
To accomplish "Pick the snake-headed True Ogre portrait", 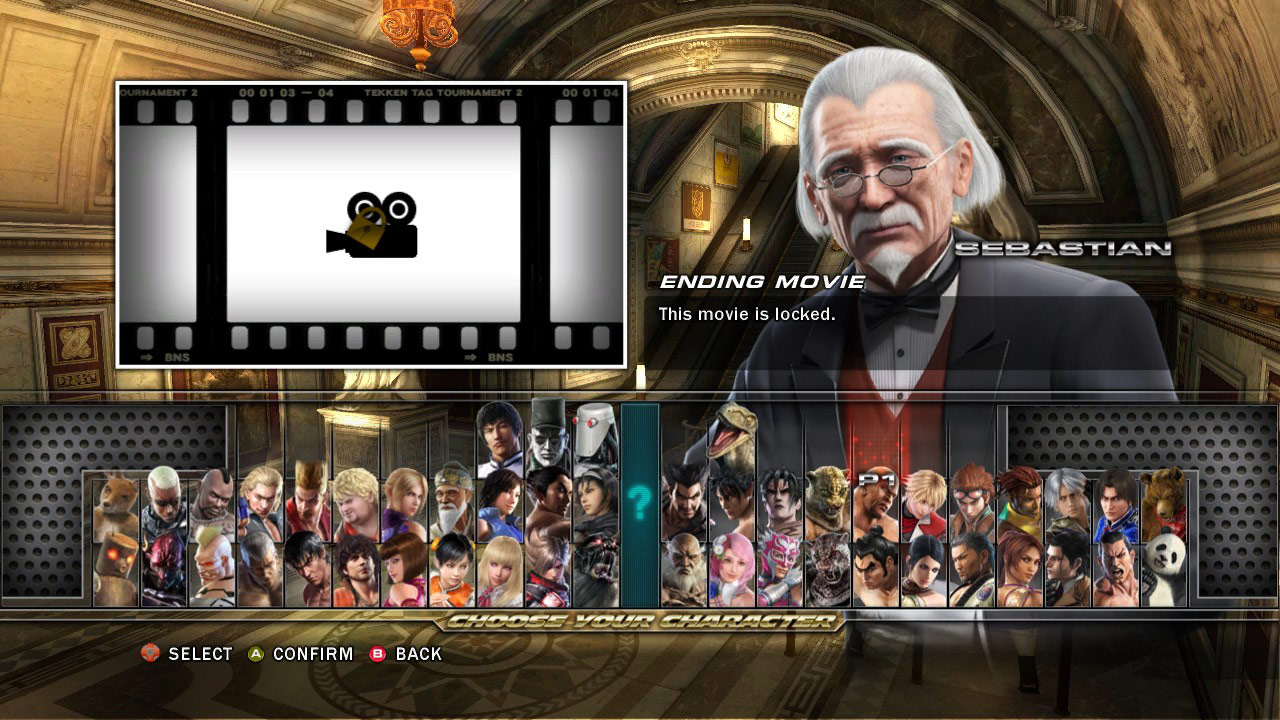I will [730, 435].
